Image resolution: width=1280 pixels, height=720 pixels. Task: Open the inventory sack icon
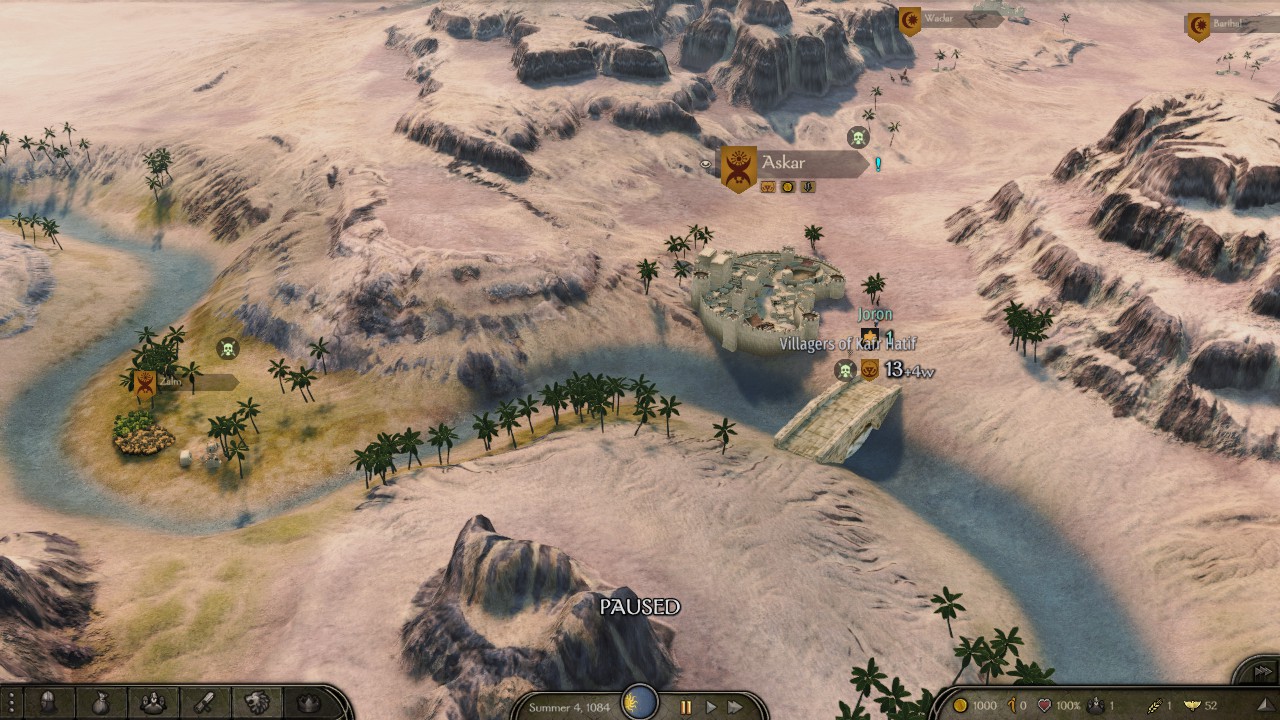(100, 703)
